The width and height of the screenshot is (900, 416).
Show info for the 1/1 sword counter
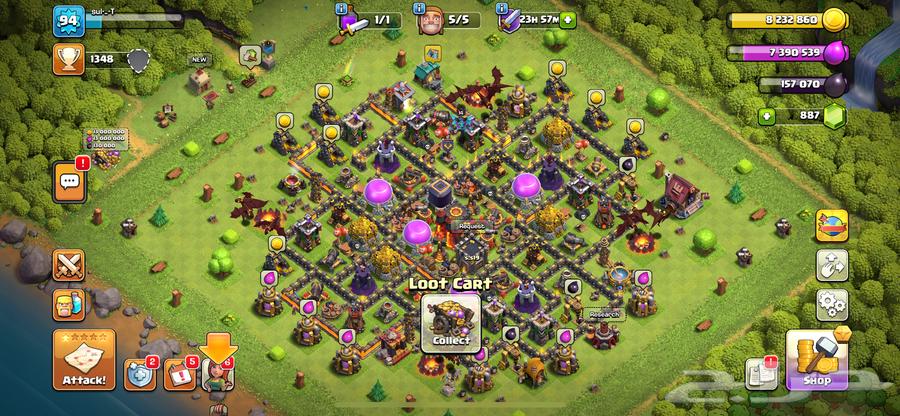[350, 19]
